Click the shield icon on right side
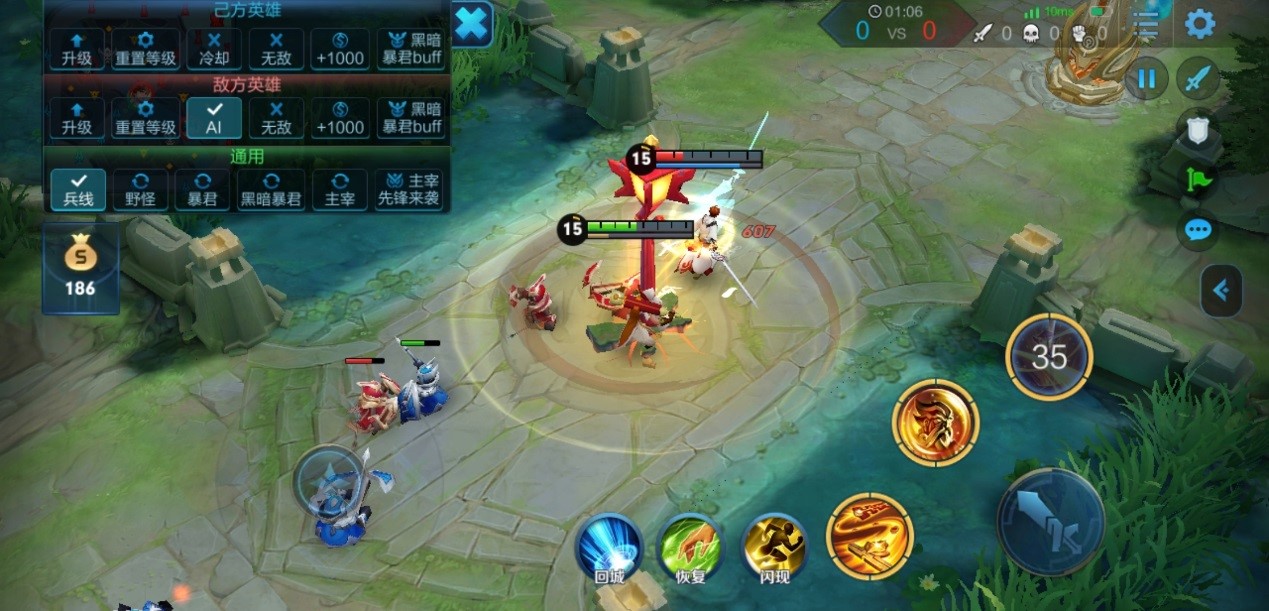This screenshot has width=1269, height=611. [1197, 128]
